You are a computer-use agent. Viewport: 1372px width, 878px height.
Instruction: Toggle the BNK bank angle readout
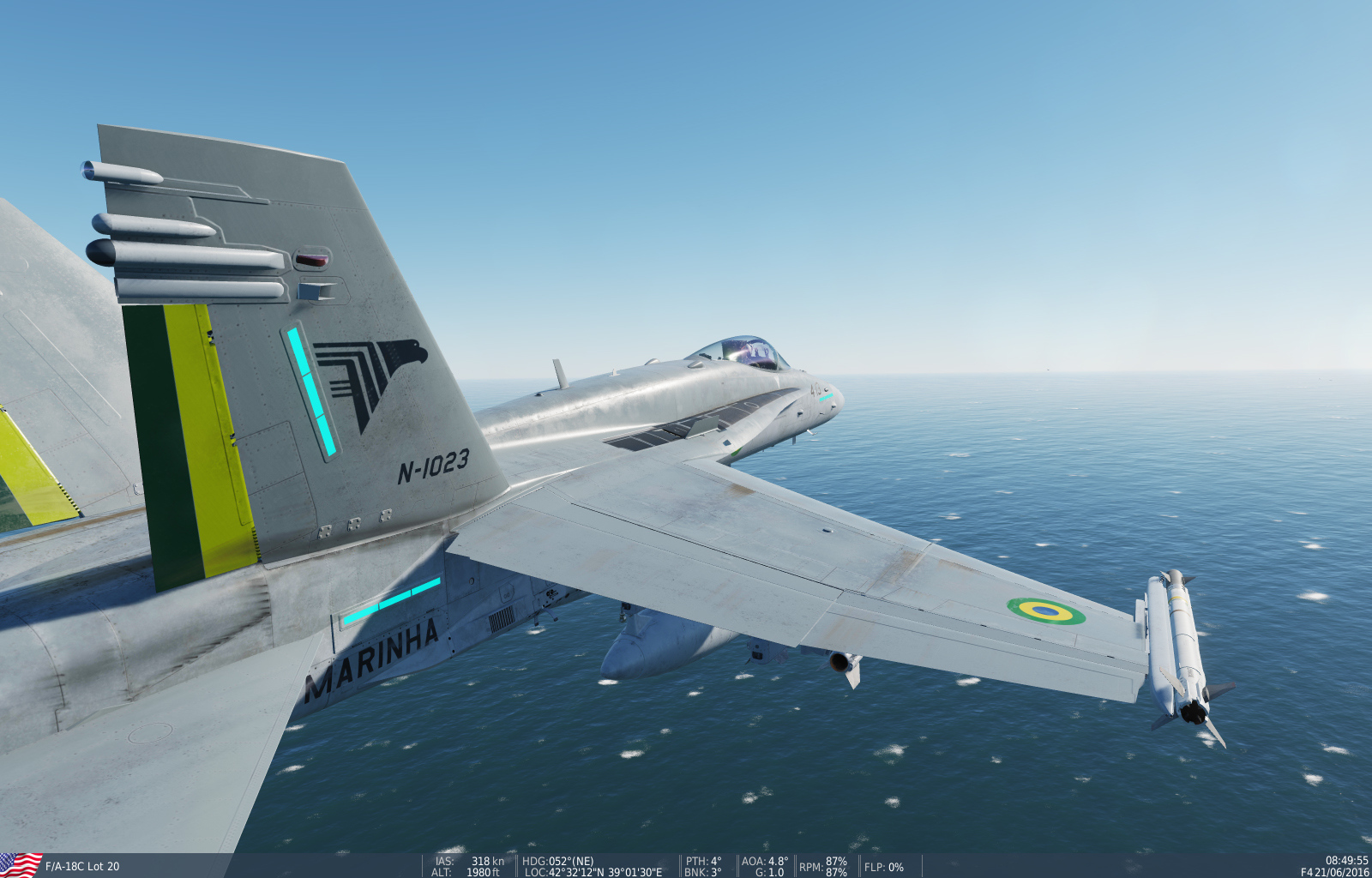coord(705,872)
